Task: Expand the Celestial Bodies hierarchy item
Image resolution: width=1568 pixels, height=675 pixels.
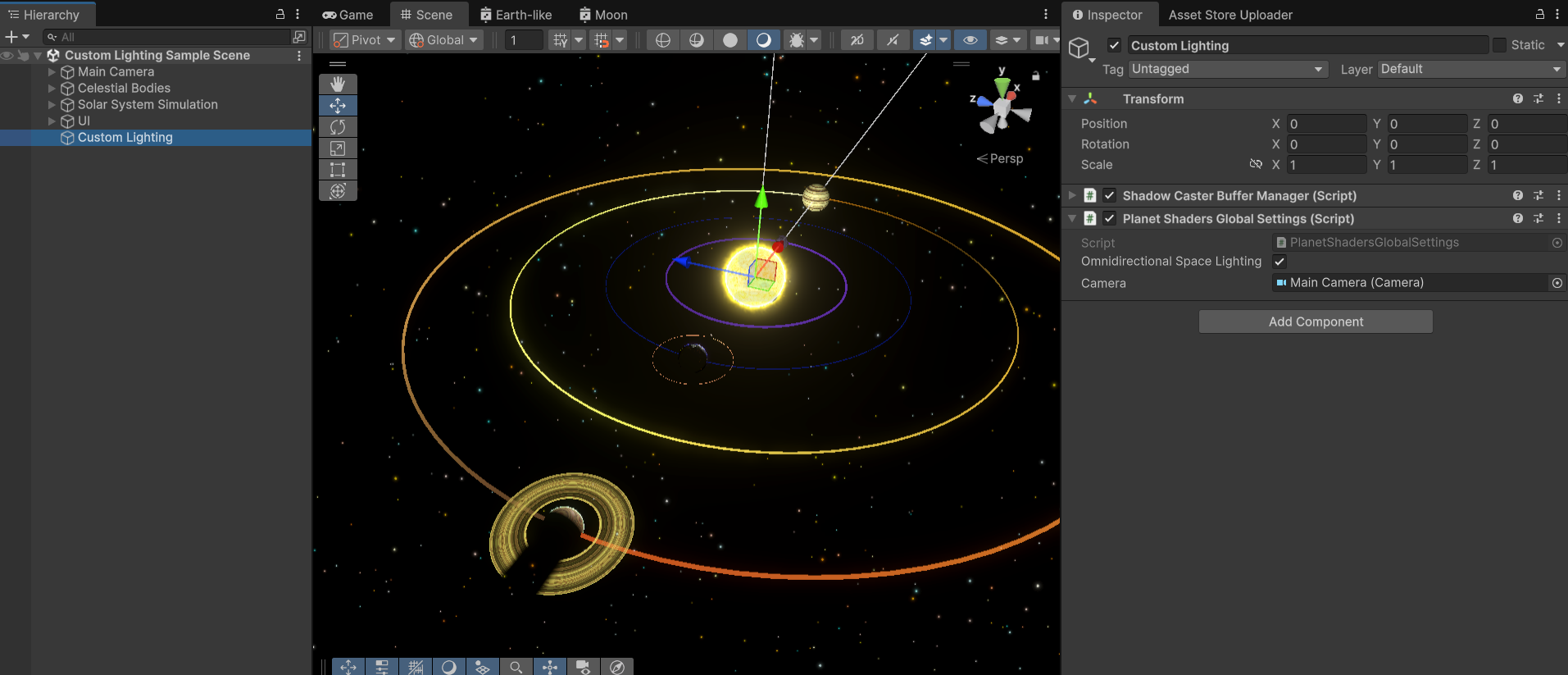Action: click(51, 88)
